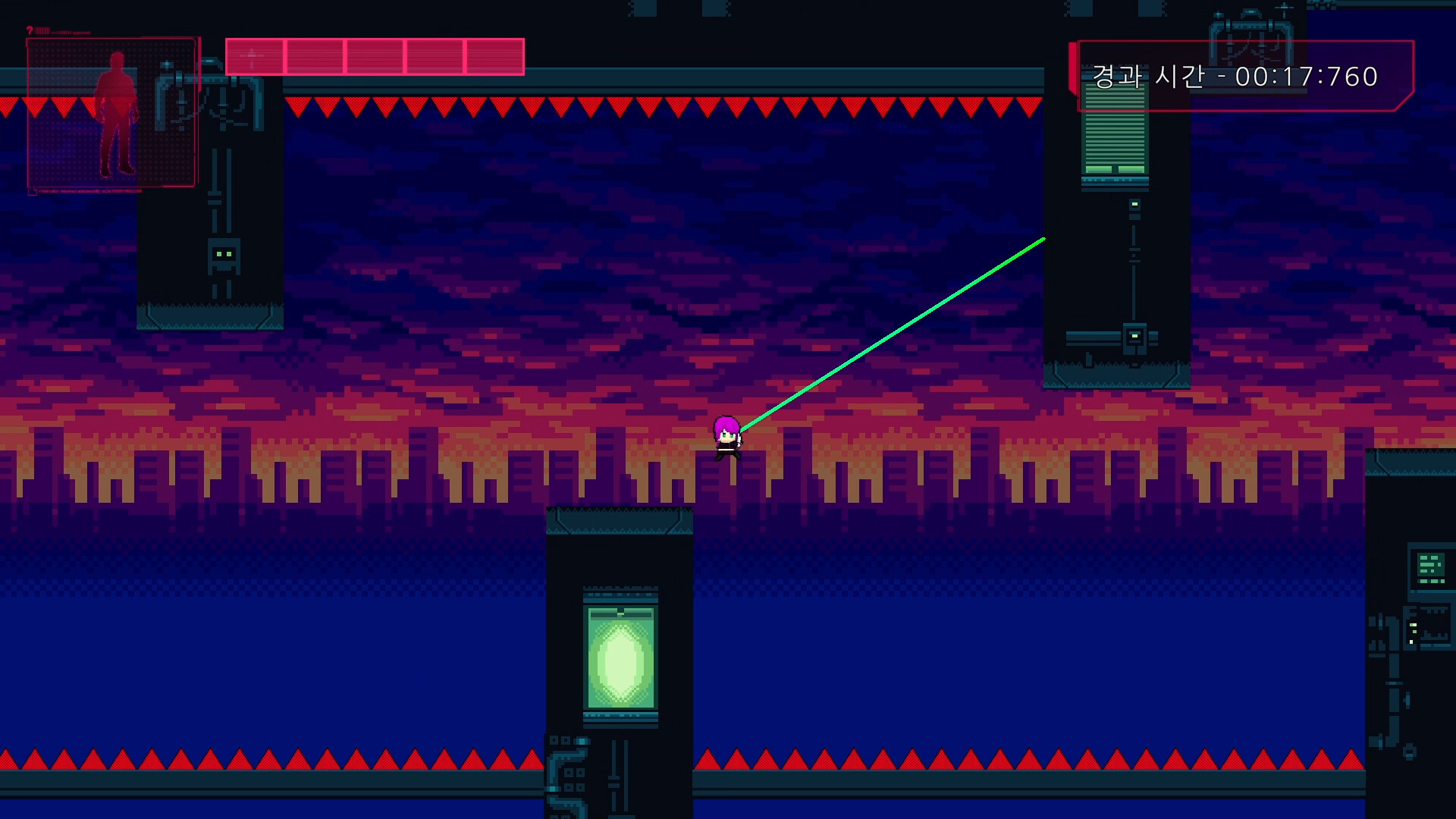
Task: Click the last segment of the pink health bar
Action: 493,55
